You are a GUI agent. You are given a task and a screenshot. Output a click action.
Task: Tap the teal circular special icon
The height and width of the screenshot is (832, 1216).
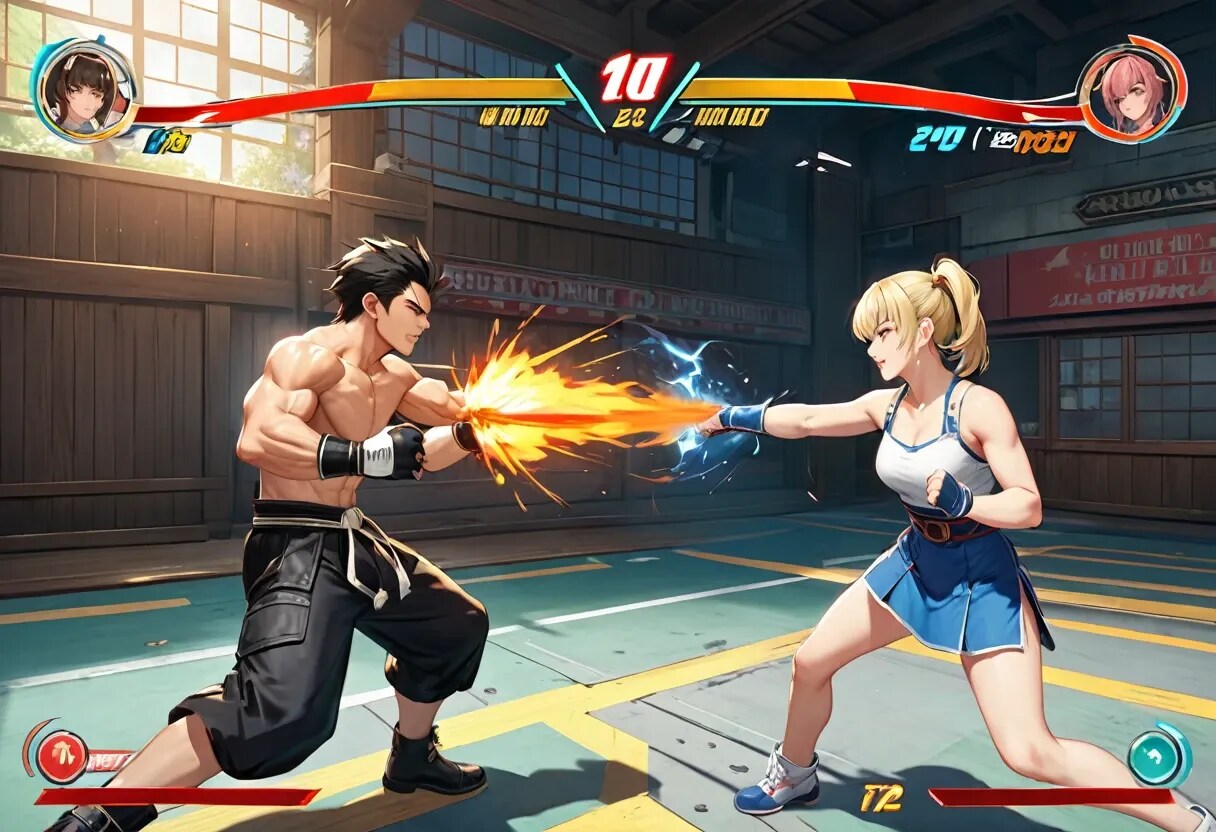(1158, 758)
